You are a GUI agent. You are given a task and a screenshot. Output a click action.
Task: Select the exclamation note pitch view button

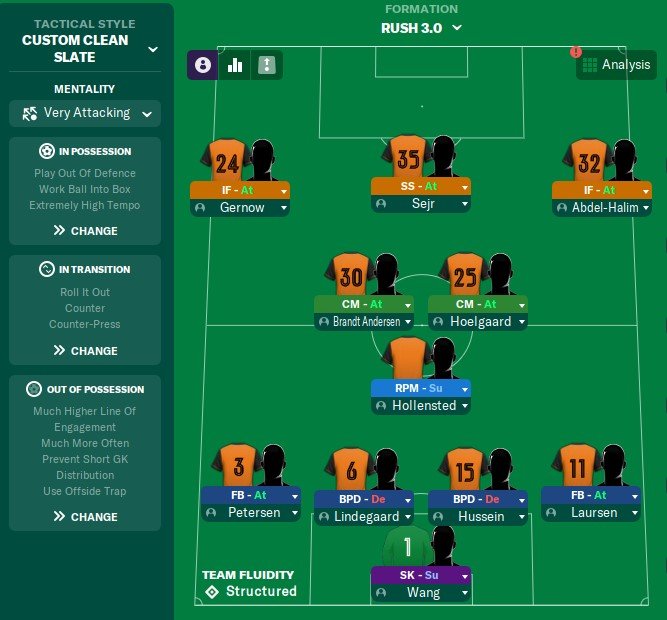(x=267, y=65)
